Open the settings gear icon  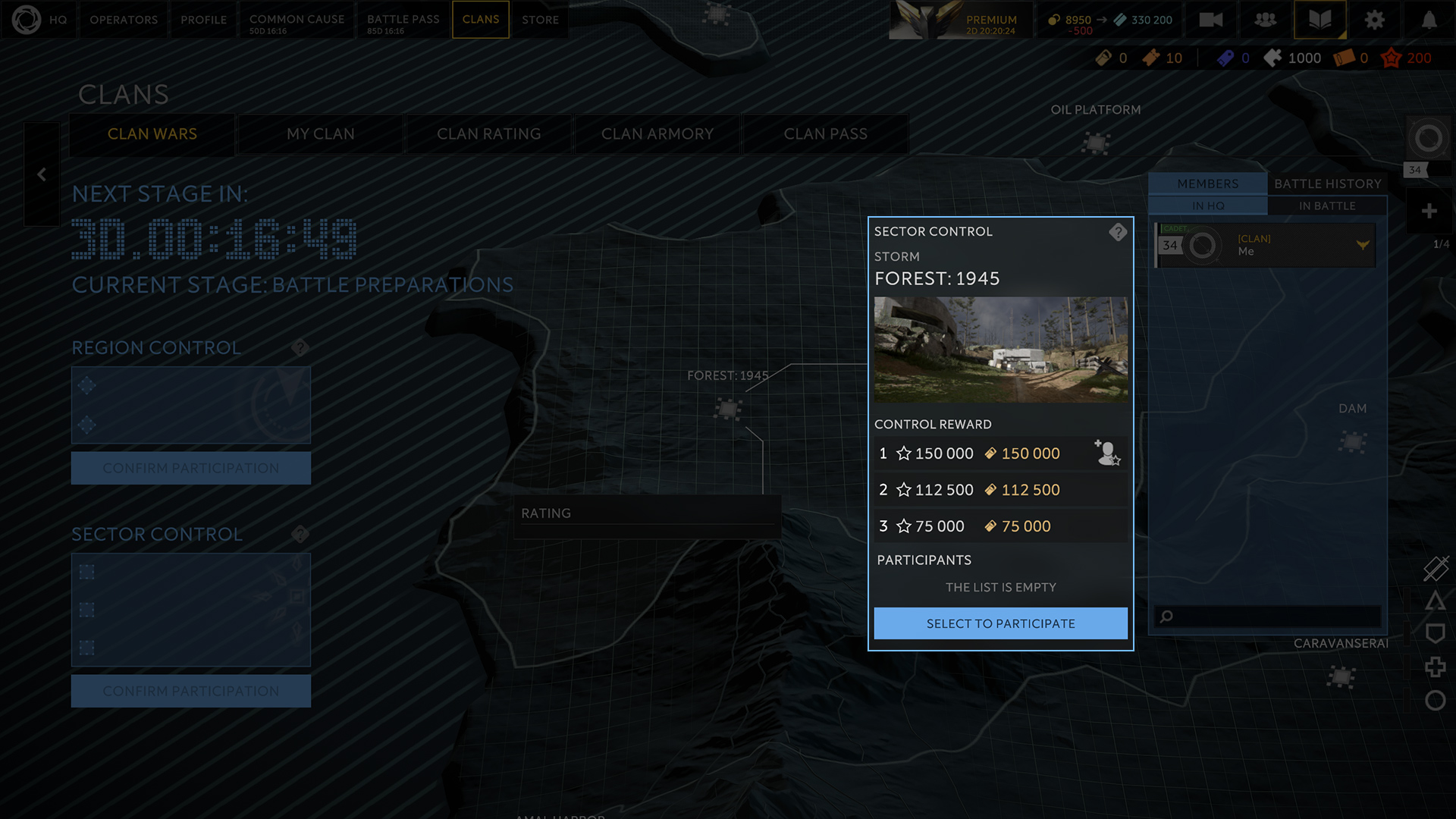tap(1374, 20)
